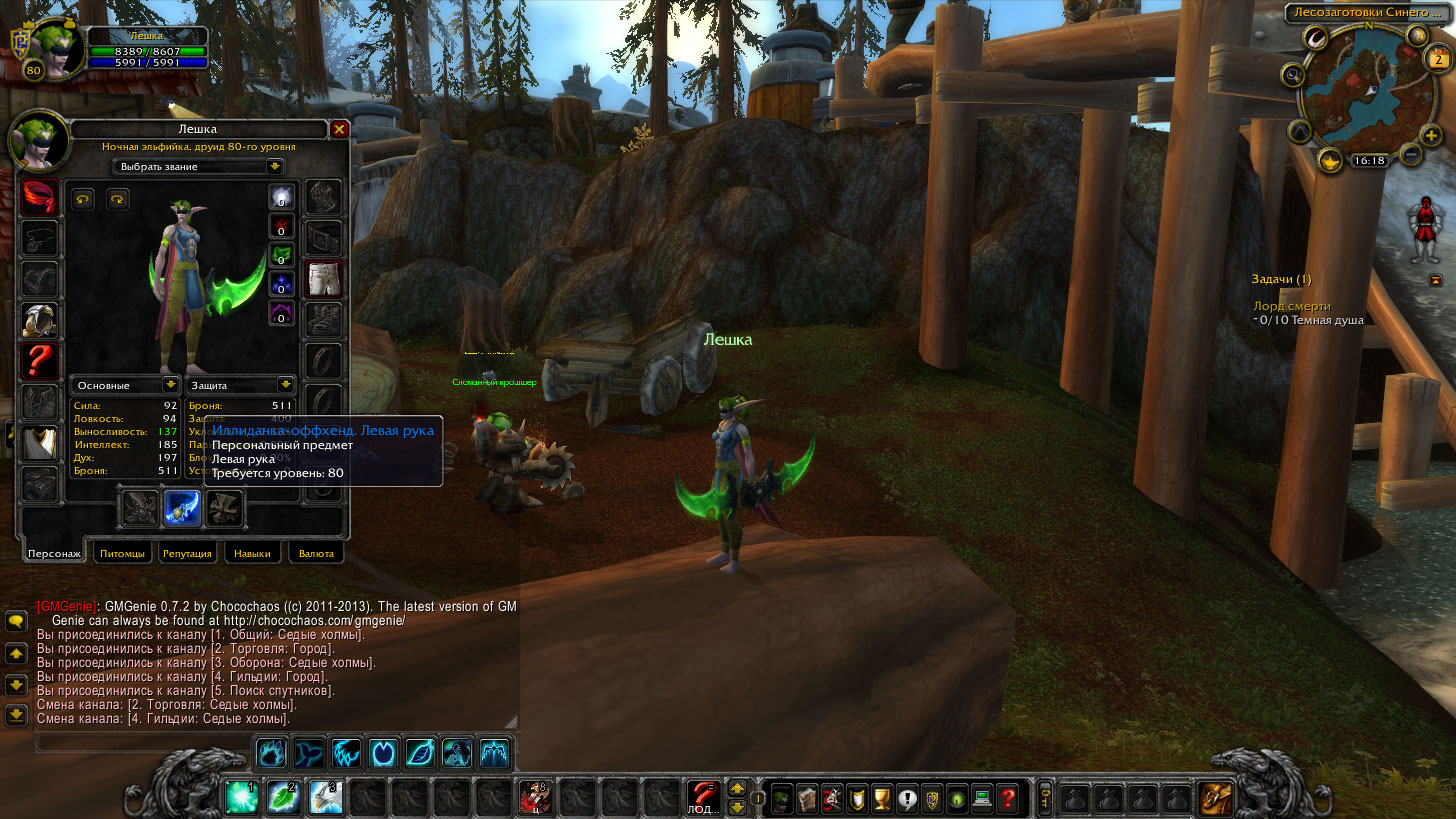Open the calendar button showing 2
The image size is (1456, 819).
tap(1440, 60)
